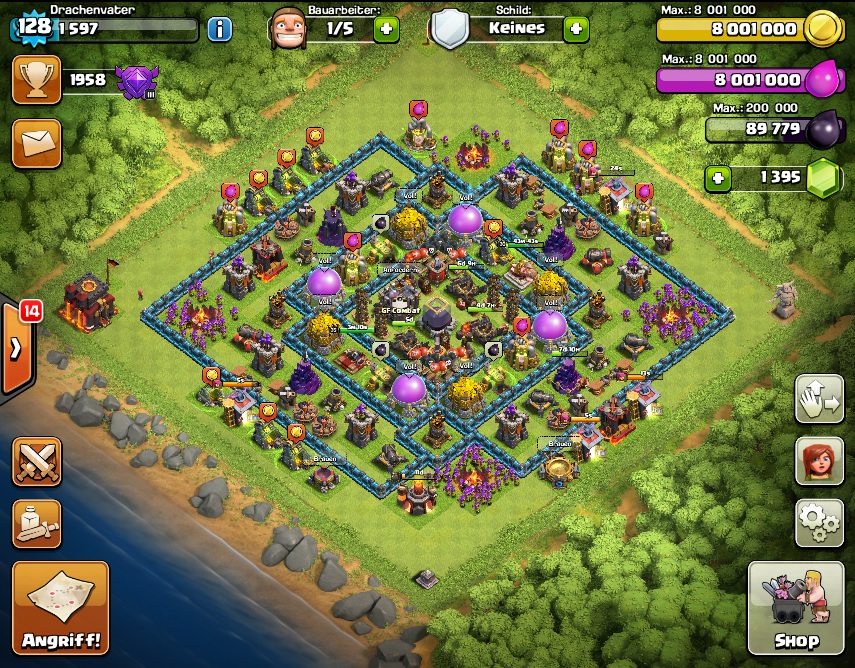Open the Angriff! attack map
This screenshot has width=855, height=668.
pos(60,607)
